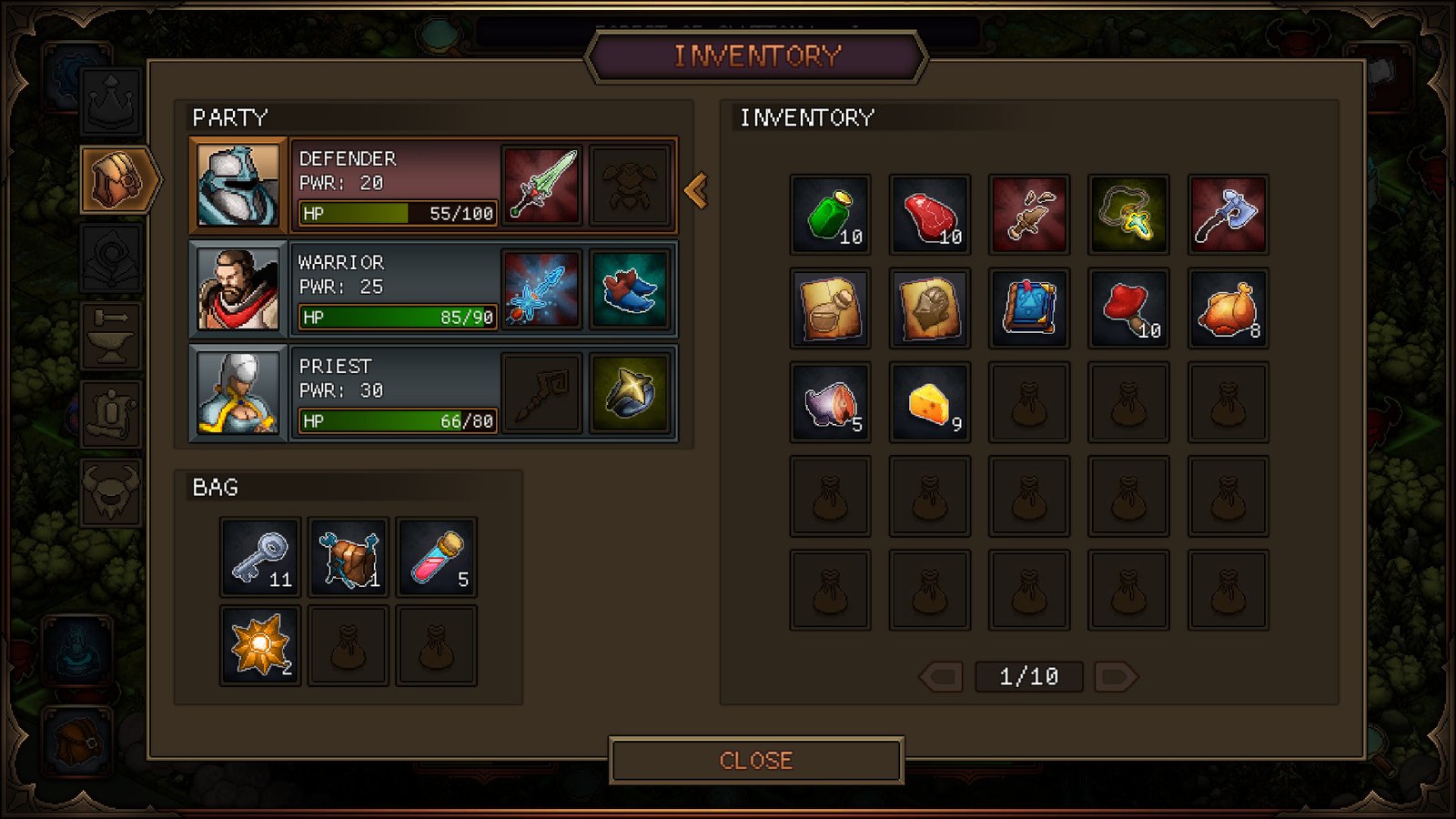Pick the blue spellbook item
The image size is (1456, 819).
[x=1029, y=308]
